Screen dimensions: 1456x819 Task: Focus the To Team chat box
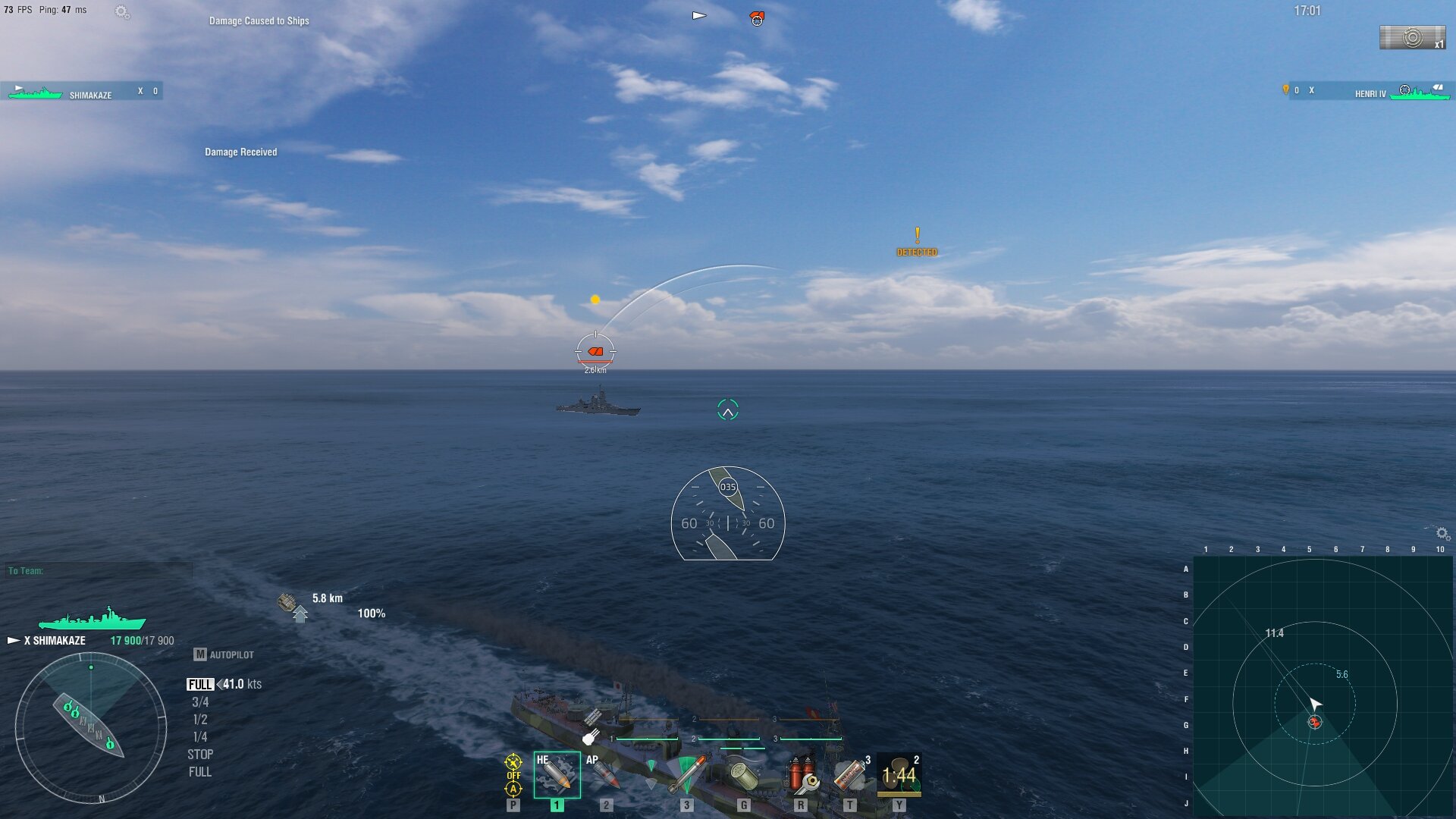(99, 571)
